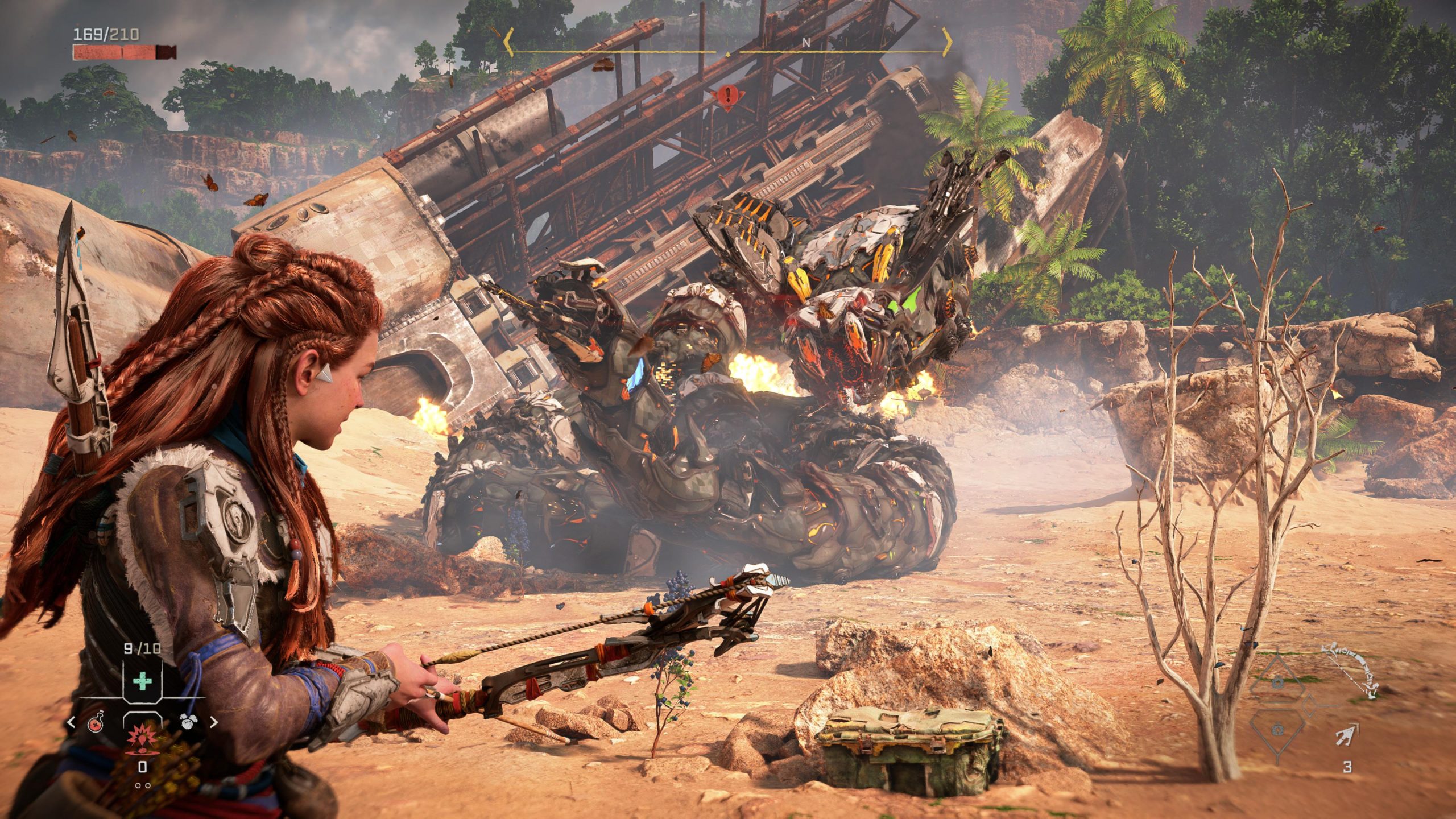Use the green medicinal berries cross

142,681
